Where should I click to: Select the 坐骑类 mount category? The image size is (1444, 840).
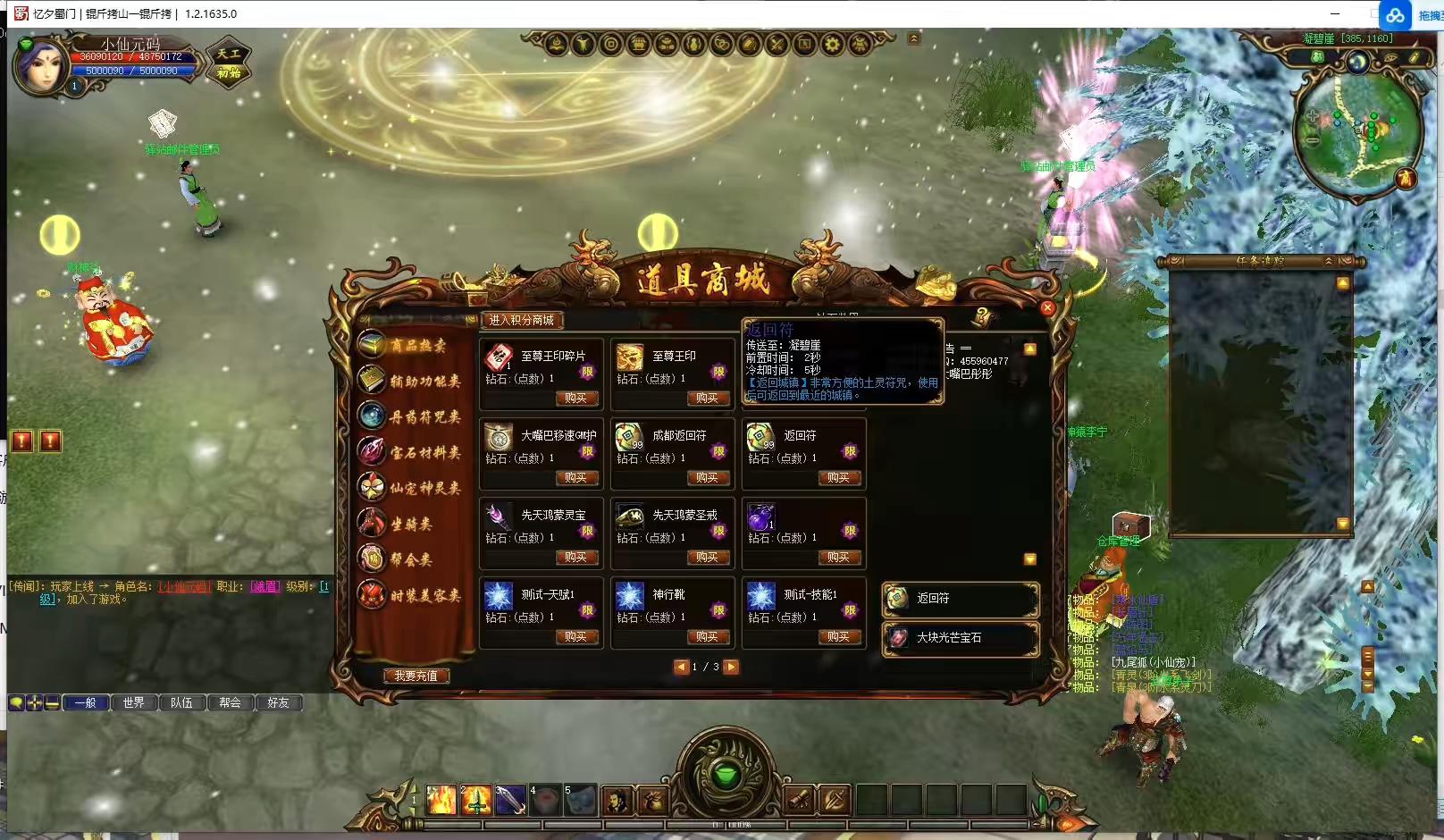(410, 525)
